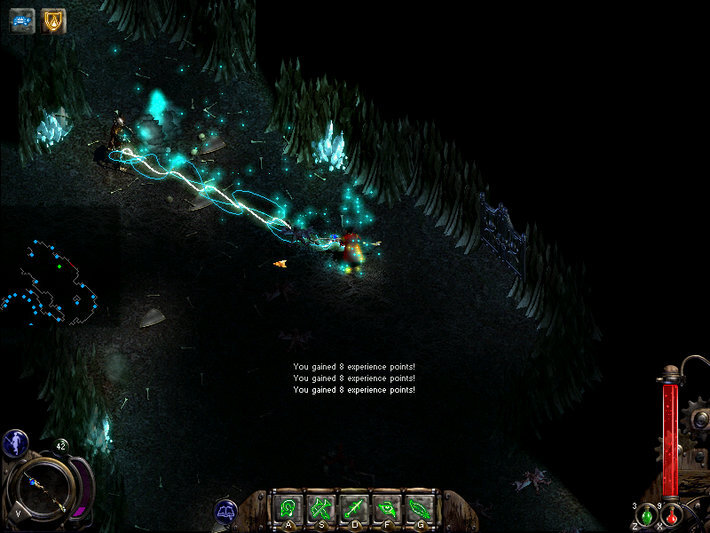Activate the green arrow skill slot
Screen dimensions: 710x533
354,507
